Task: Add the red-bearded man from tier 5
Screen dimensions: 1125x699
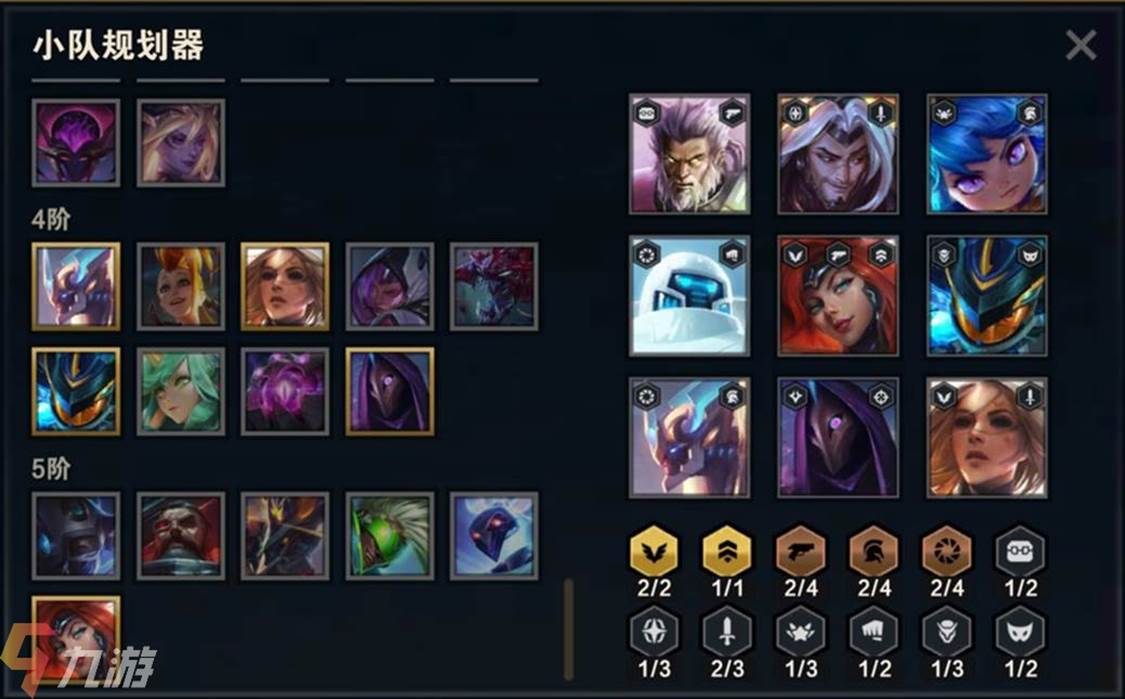Action: 181,535
